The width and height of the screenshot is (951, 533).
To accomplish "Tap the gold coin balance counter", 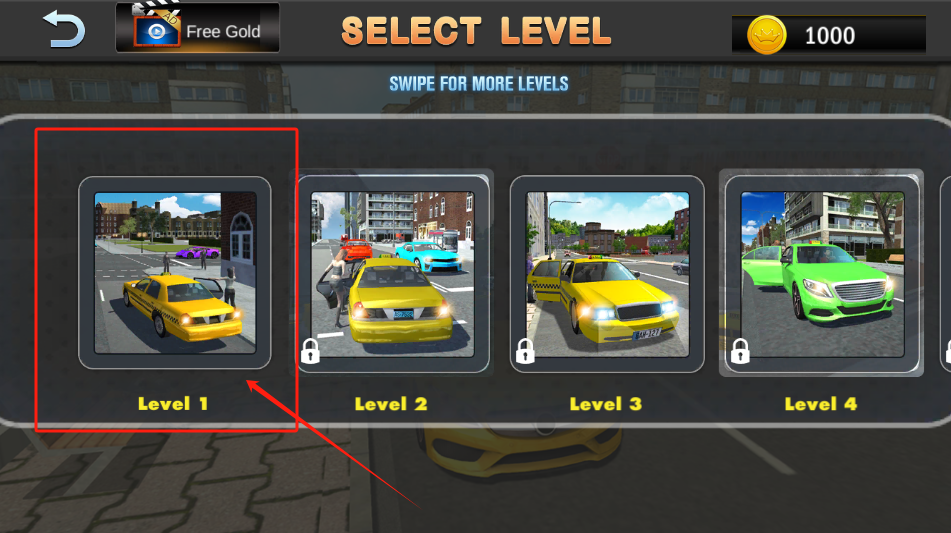I will (828, 36).
